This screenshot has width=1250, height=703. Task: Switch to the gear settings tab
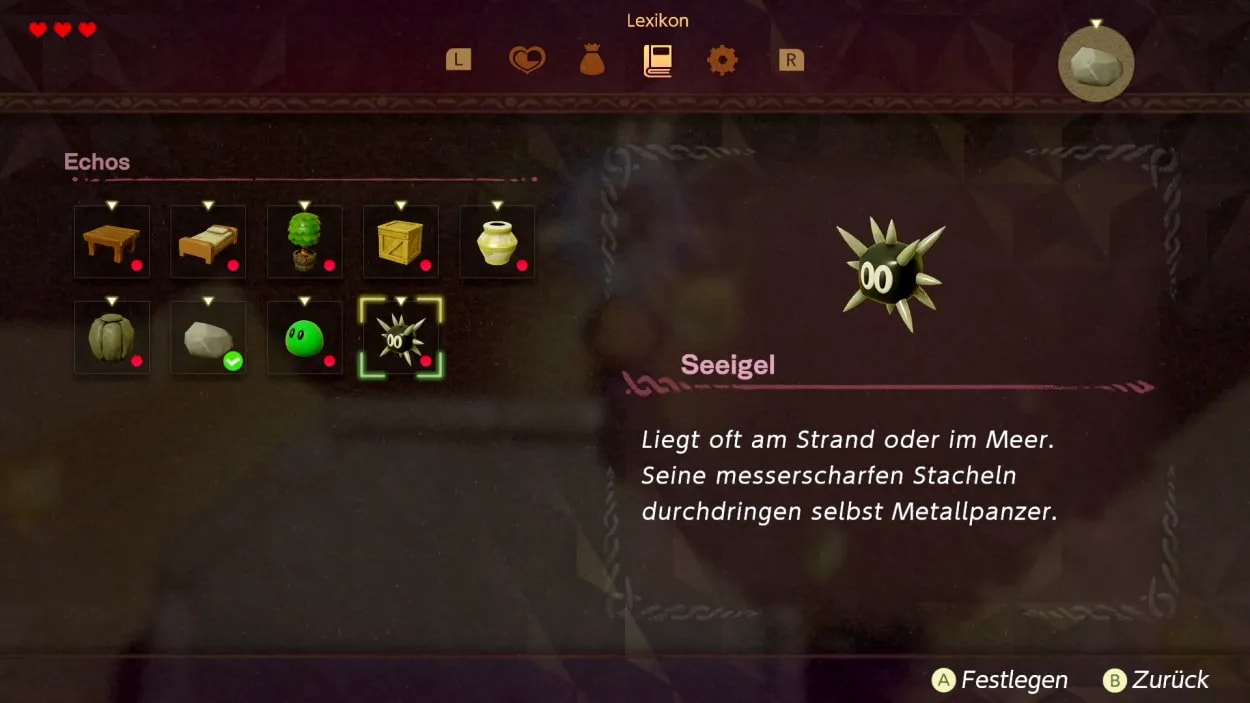point(722,61)
